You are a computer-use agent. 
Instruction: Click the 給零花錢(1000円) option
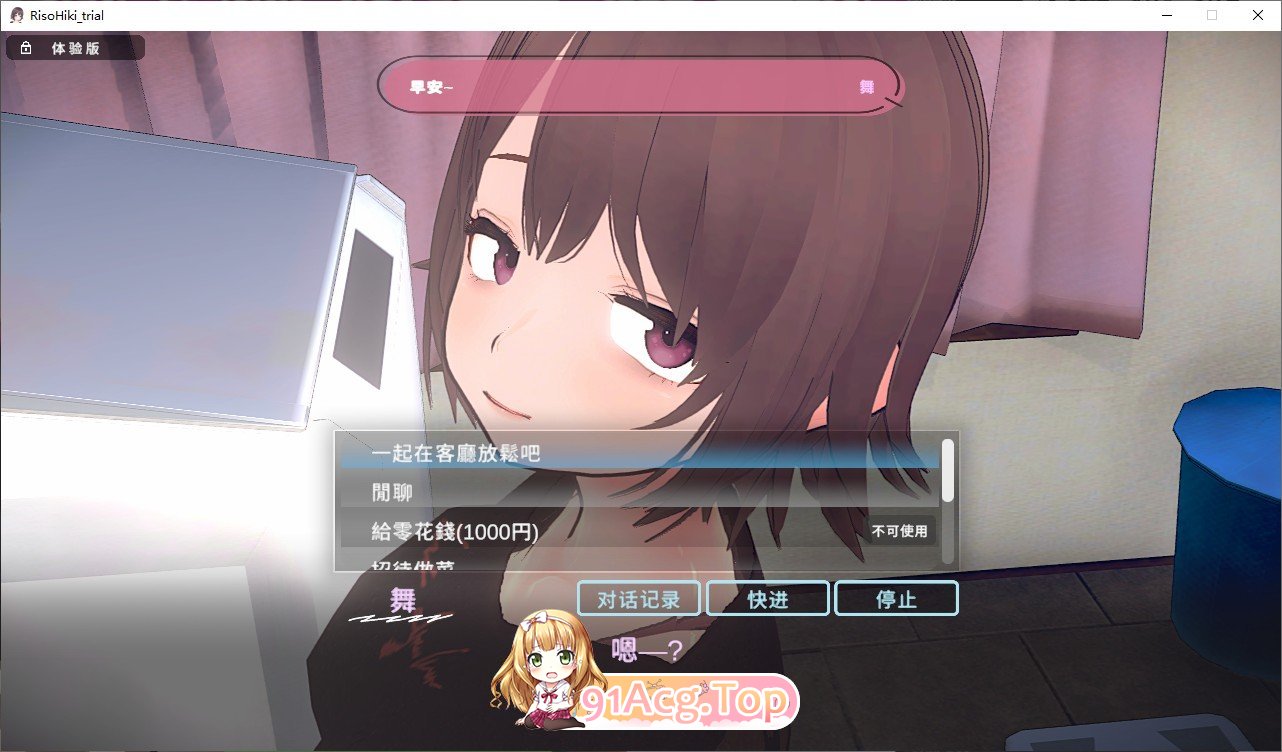pos(452,532)
